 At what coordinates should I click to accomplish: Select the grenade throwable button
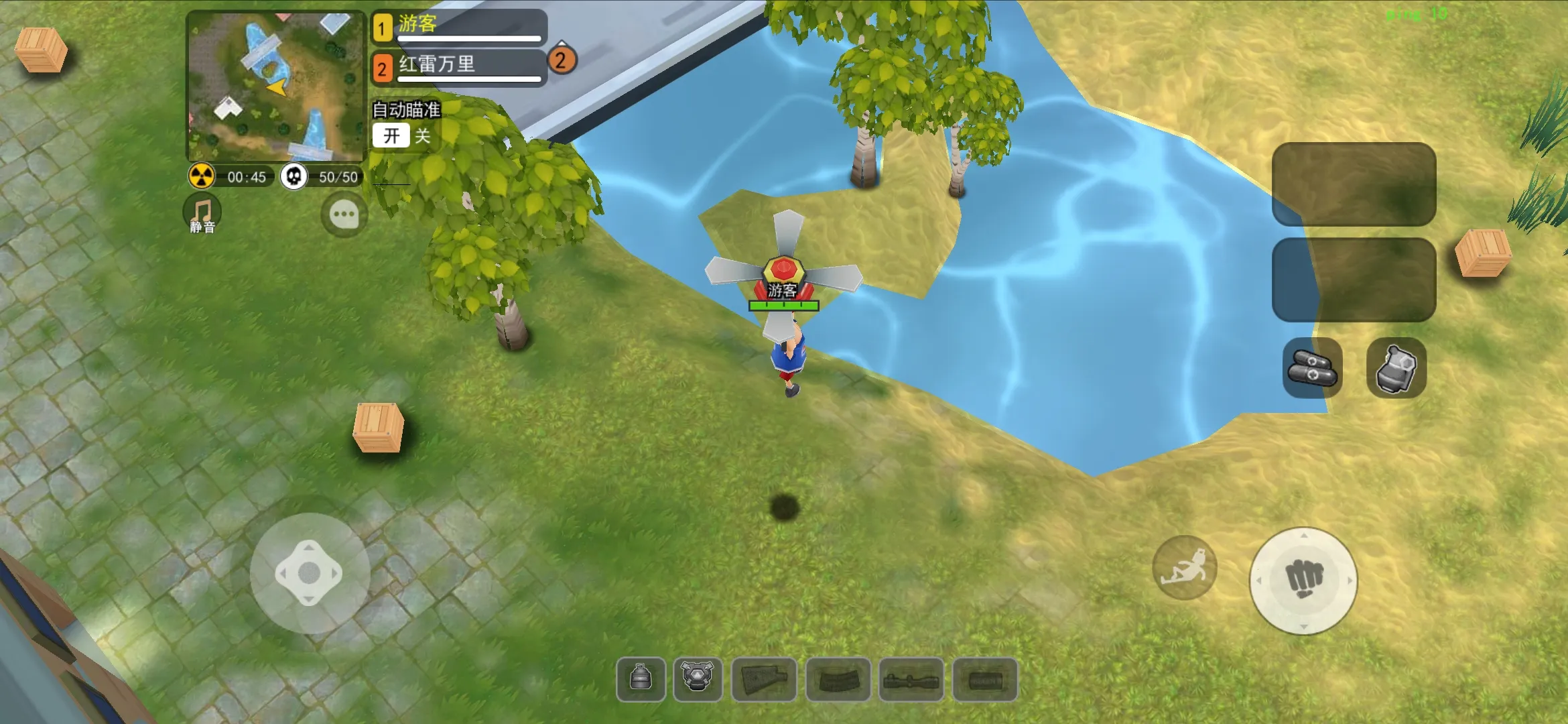1396,368
